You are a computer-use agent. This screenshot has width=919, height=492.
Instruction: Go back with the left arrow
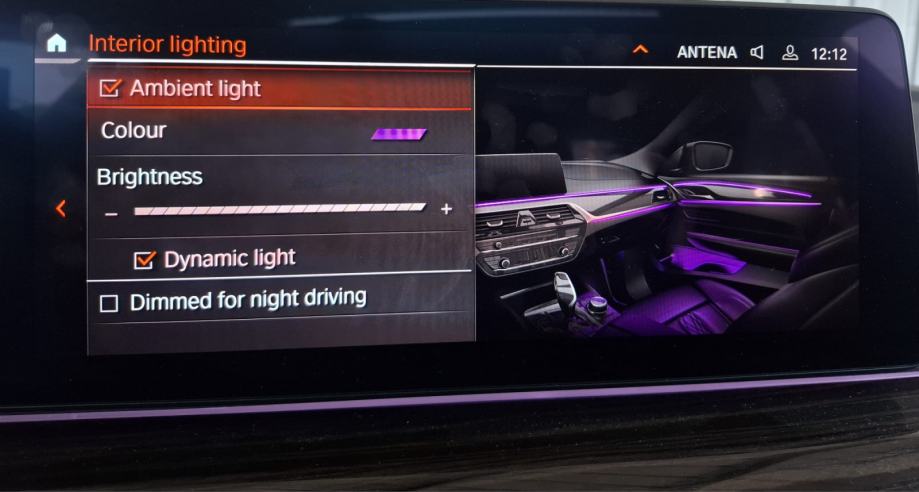61,208
